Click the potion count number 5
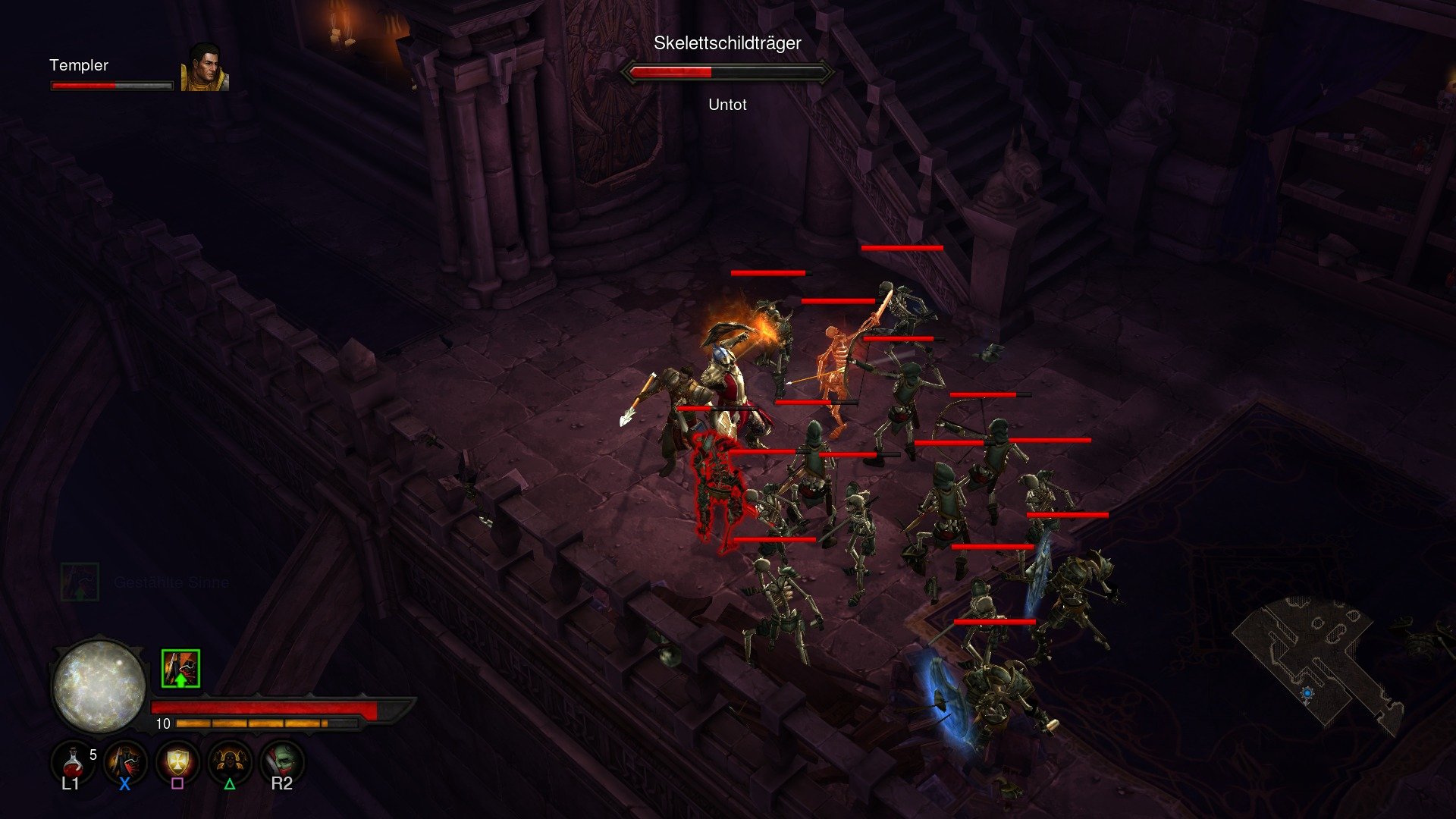Viewport: 1456px width, 819px height. (92, 755)
